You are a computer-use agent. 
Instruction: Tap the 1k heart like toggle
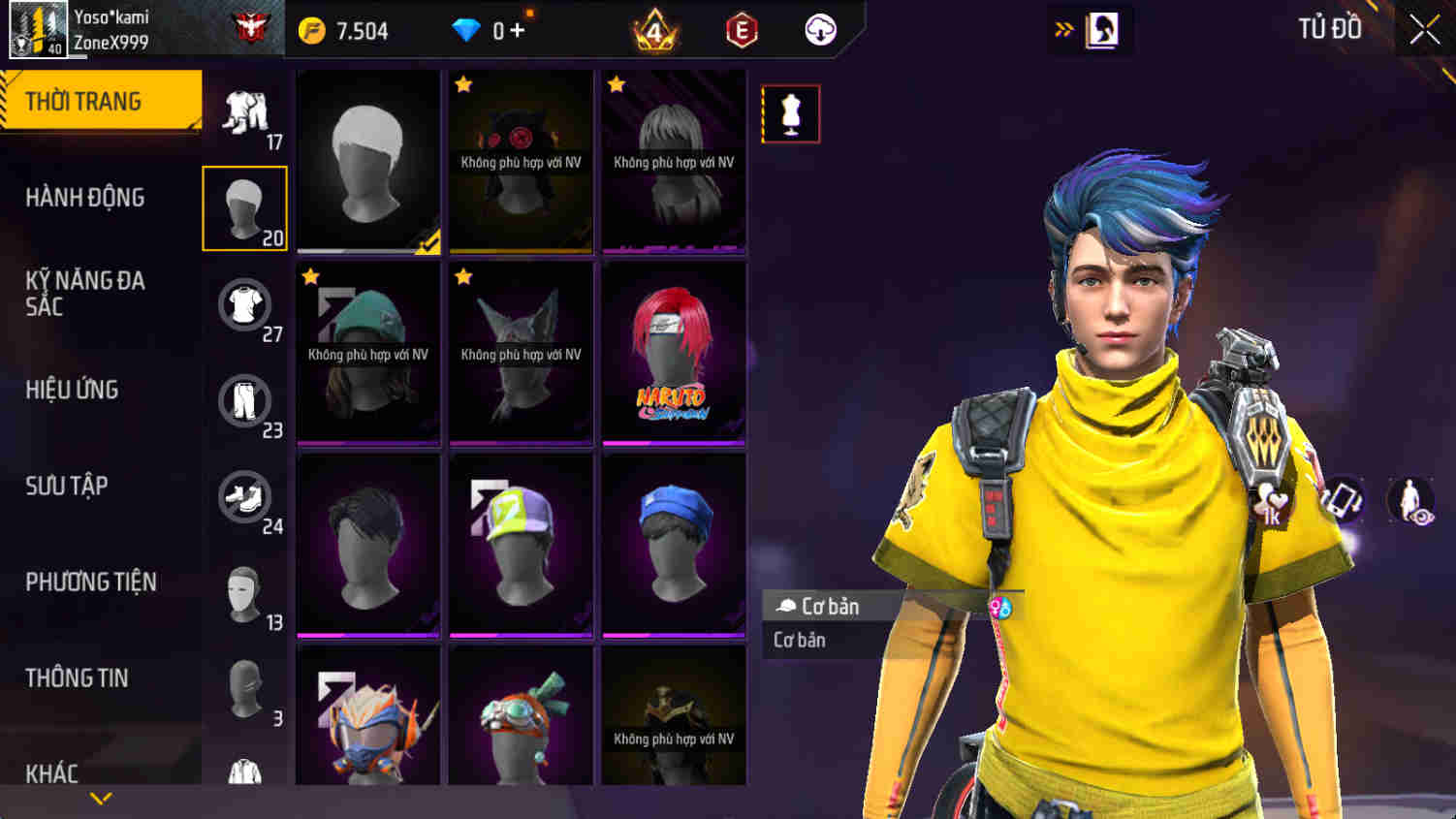click(x=1277, y=496)
